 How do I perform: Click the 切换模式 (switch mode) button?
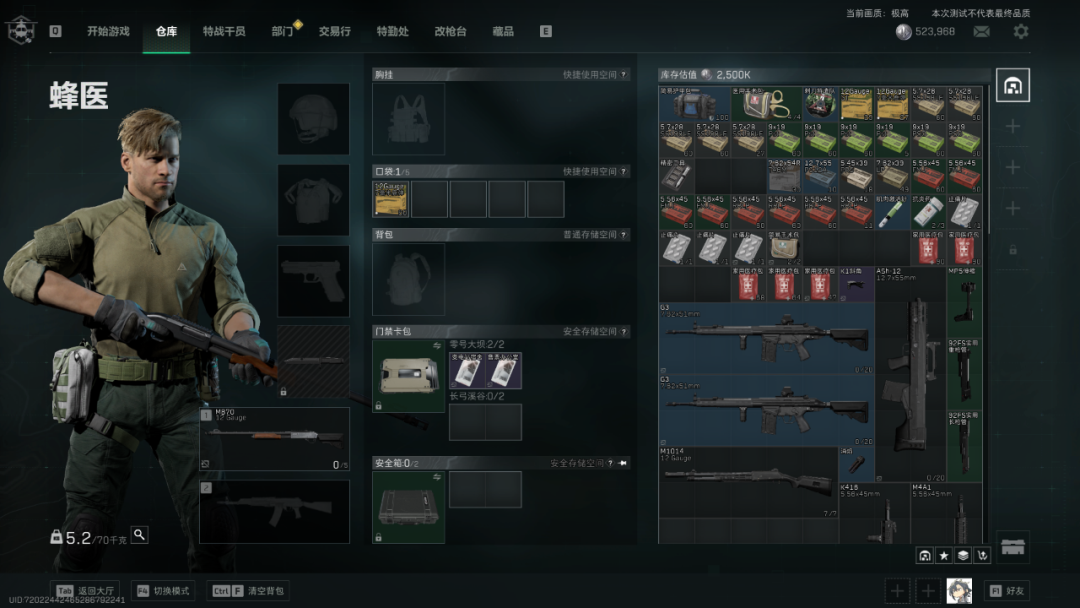(163, 591)
